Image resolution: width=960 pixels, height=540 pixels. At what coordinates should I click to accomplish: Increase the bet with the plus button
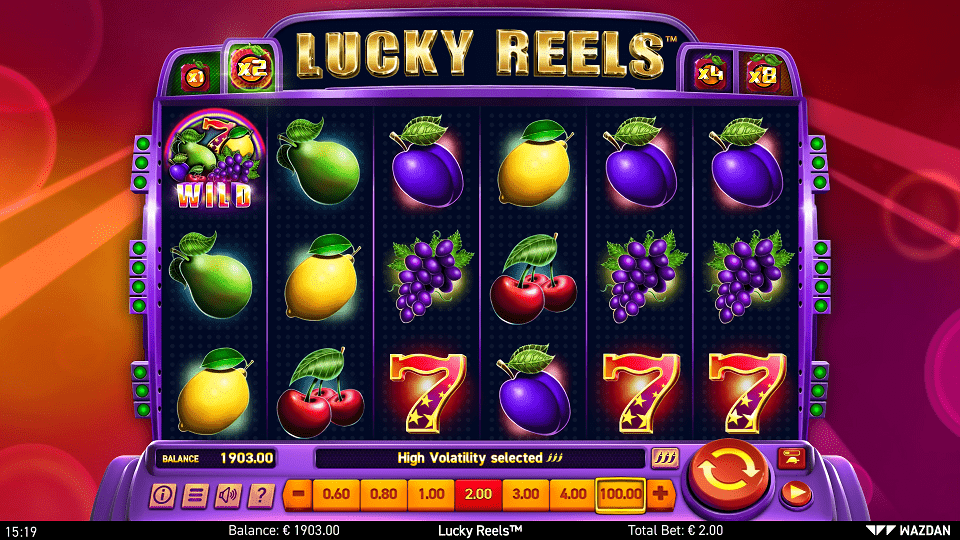pyautogui.click(x=660, y=494)
